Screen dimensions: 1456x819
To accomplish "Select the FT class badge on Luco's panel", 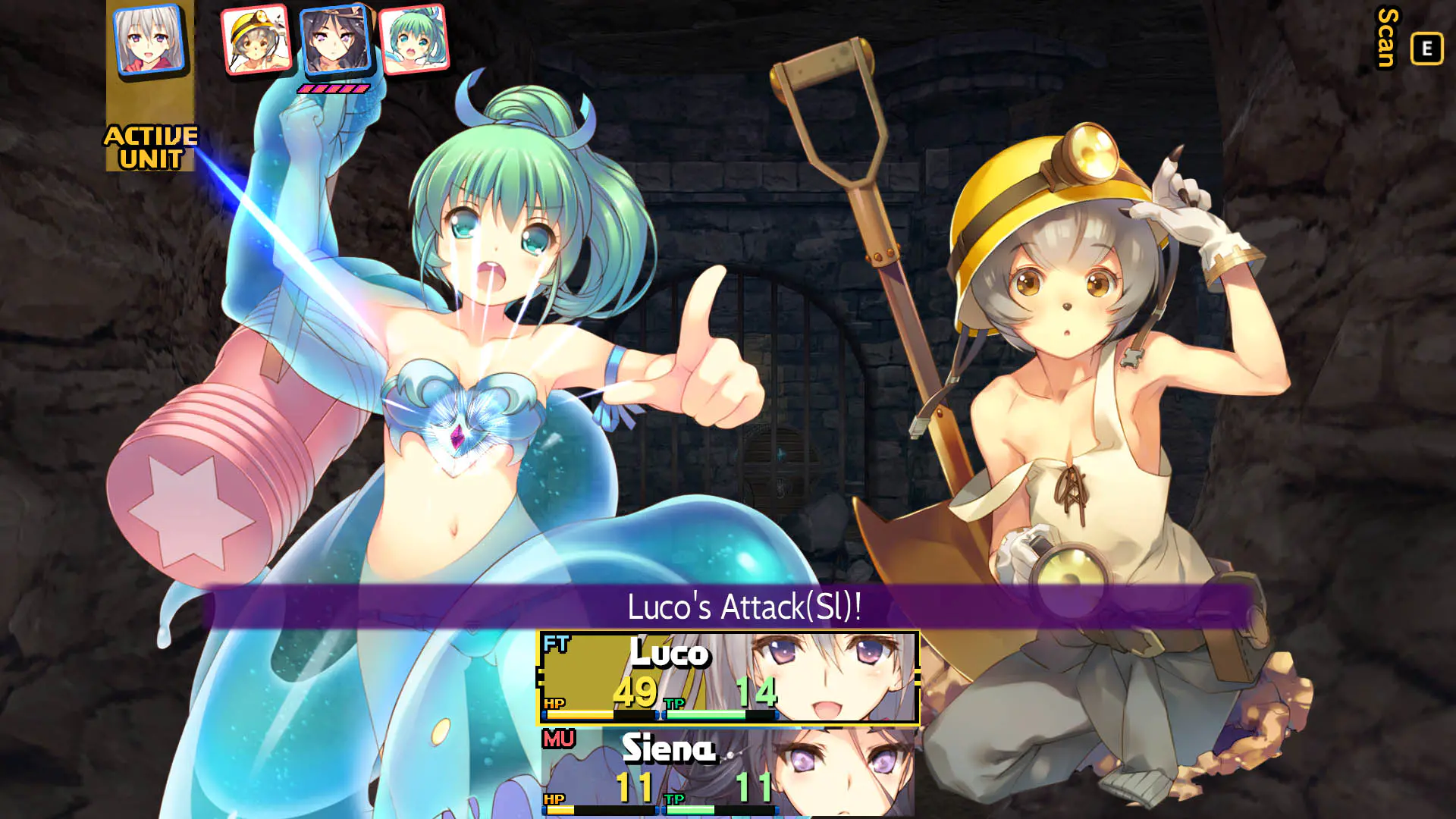I will coord(556,643).
